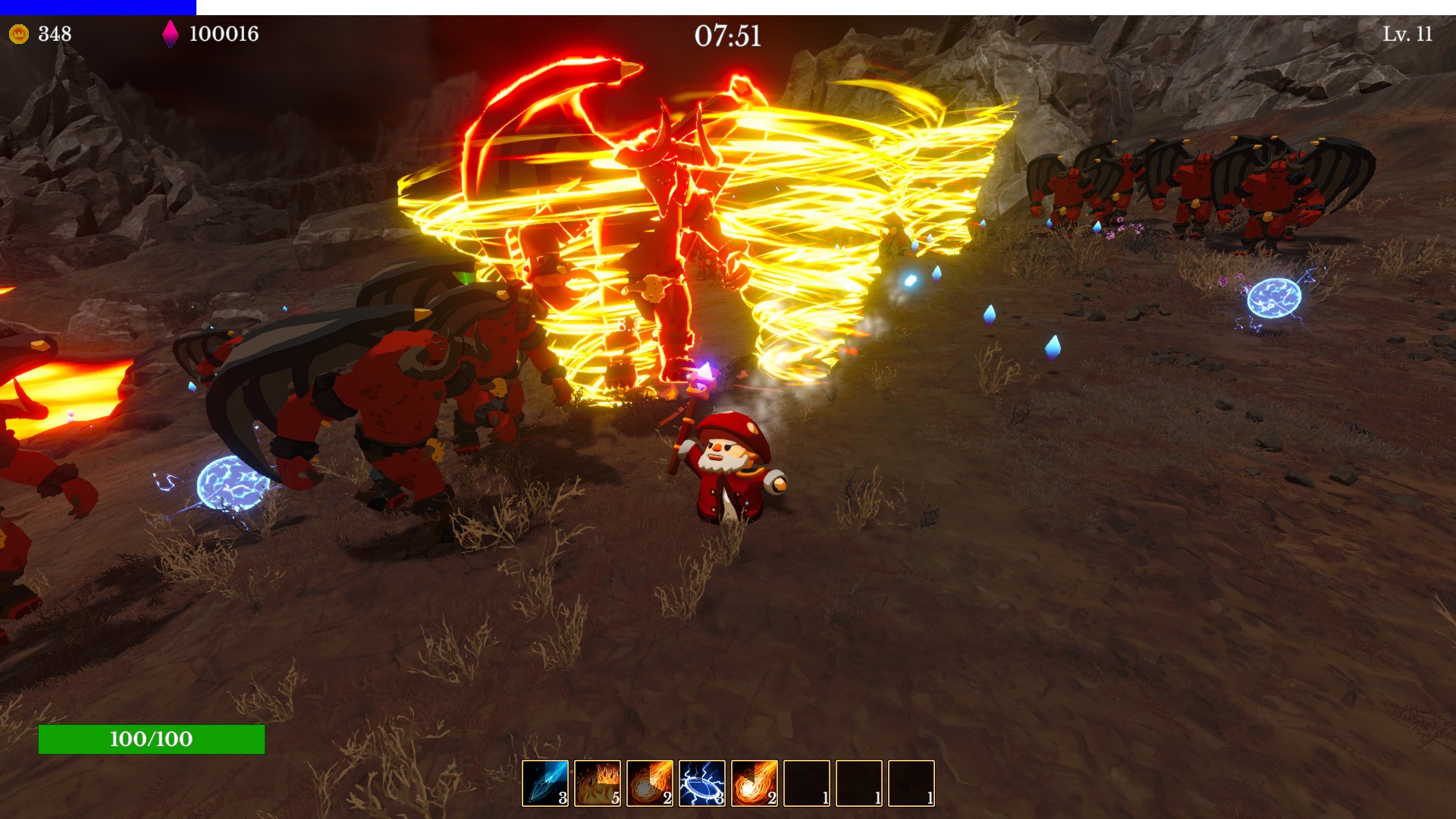Click the blue experience bar at screen top

tap(99, 5)
